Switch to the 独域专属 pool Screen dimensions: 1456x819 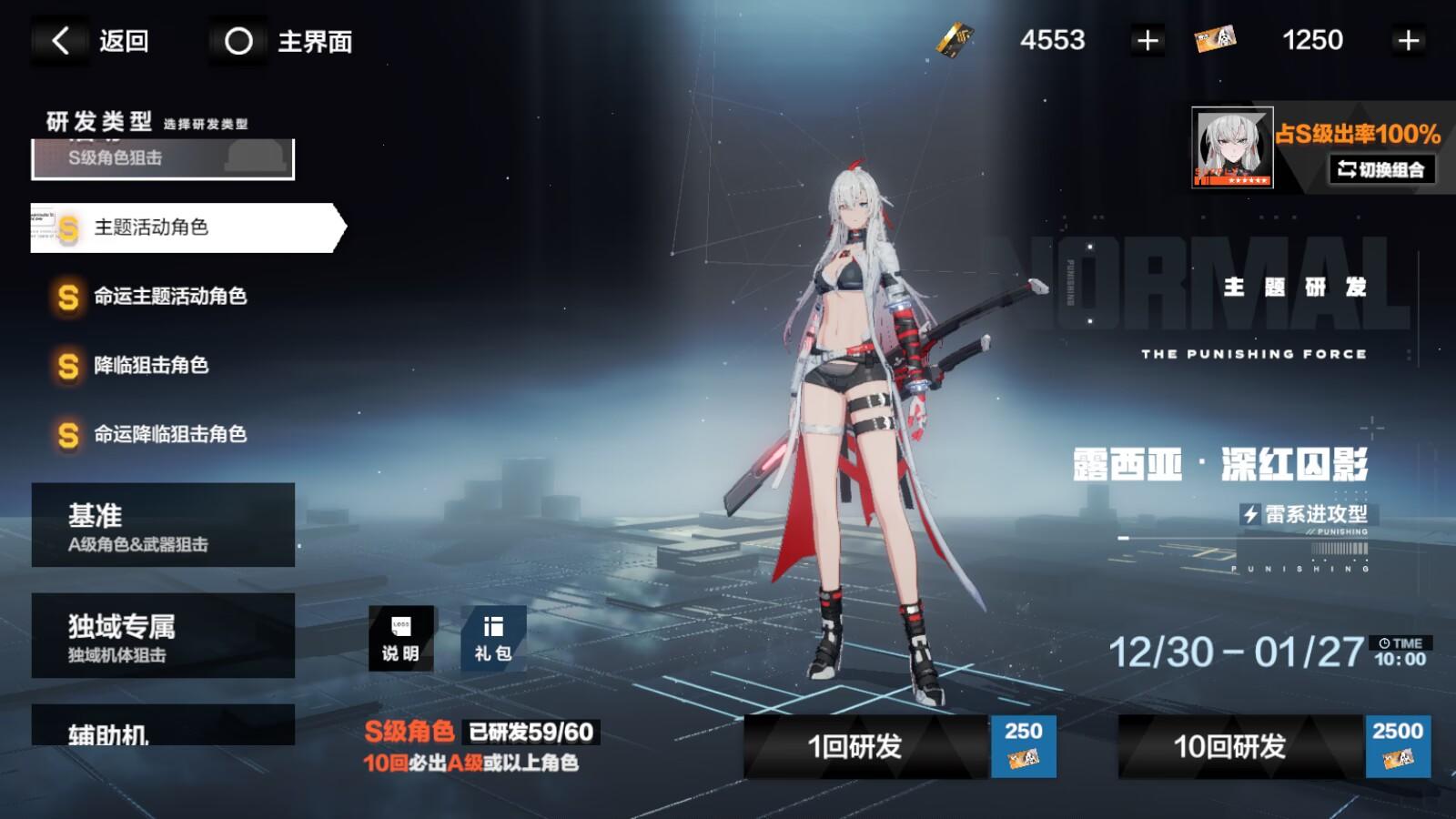[164, 634]
